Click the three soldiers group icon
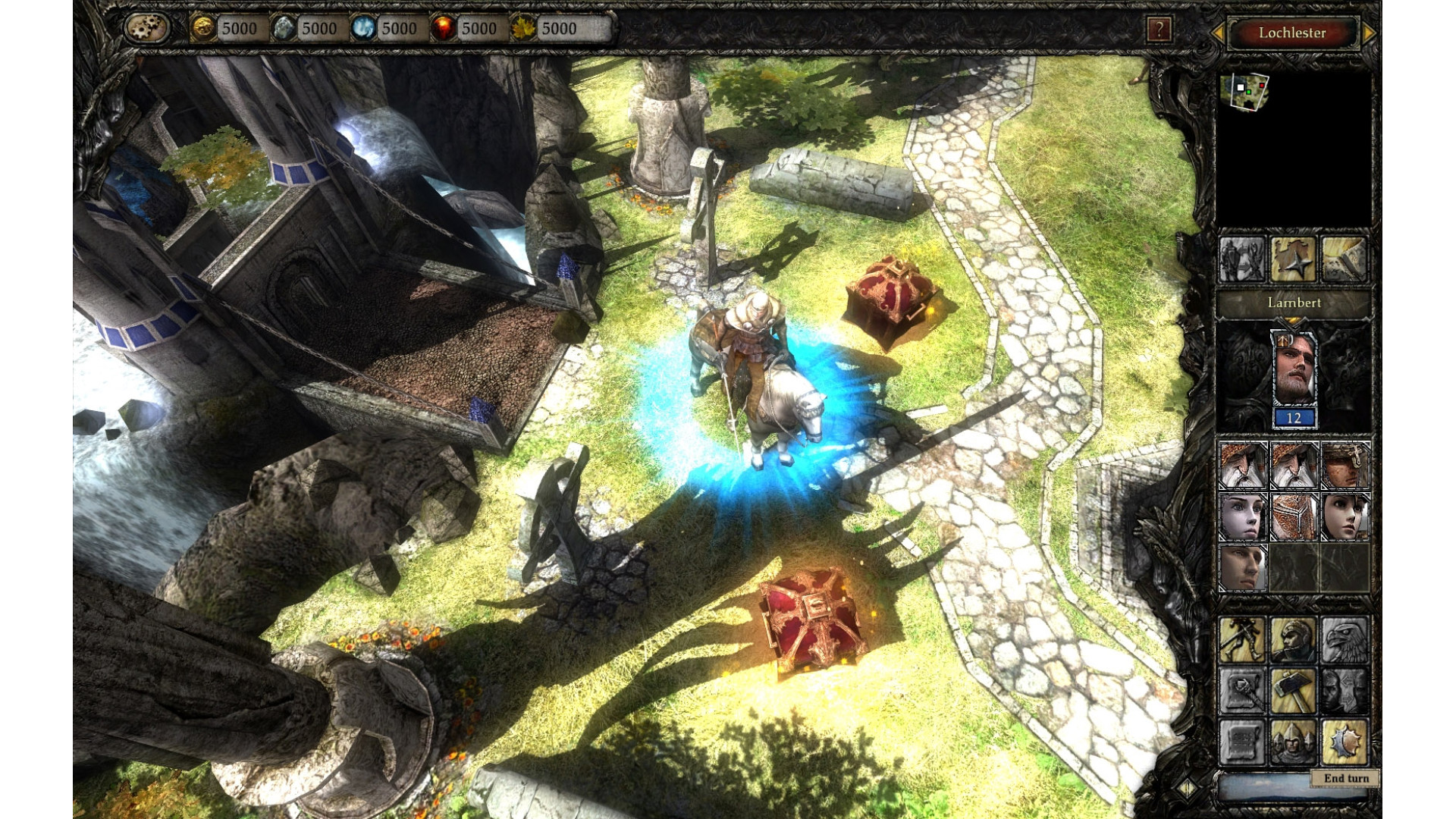1456x819 pixels. coord(1293,741)
